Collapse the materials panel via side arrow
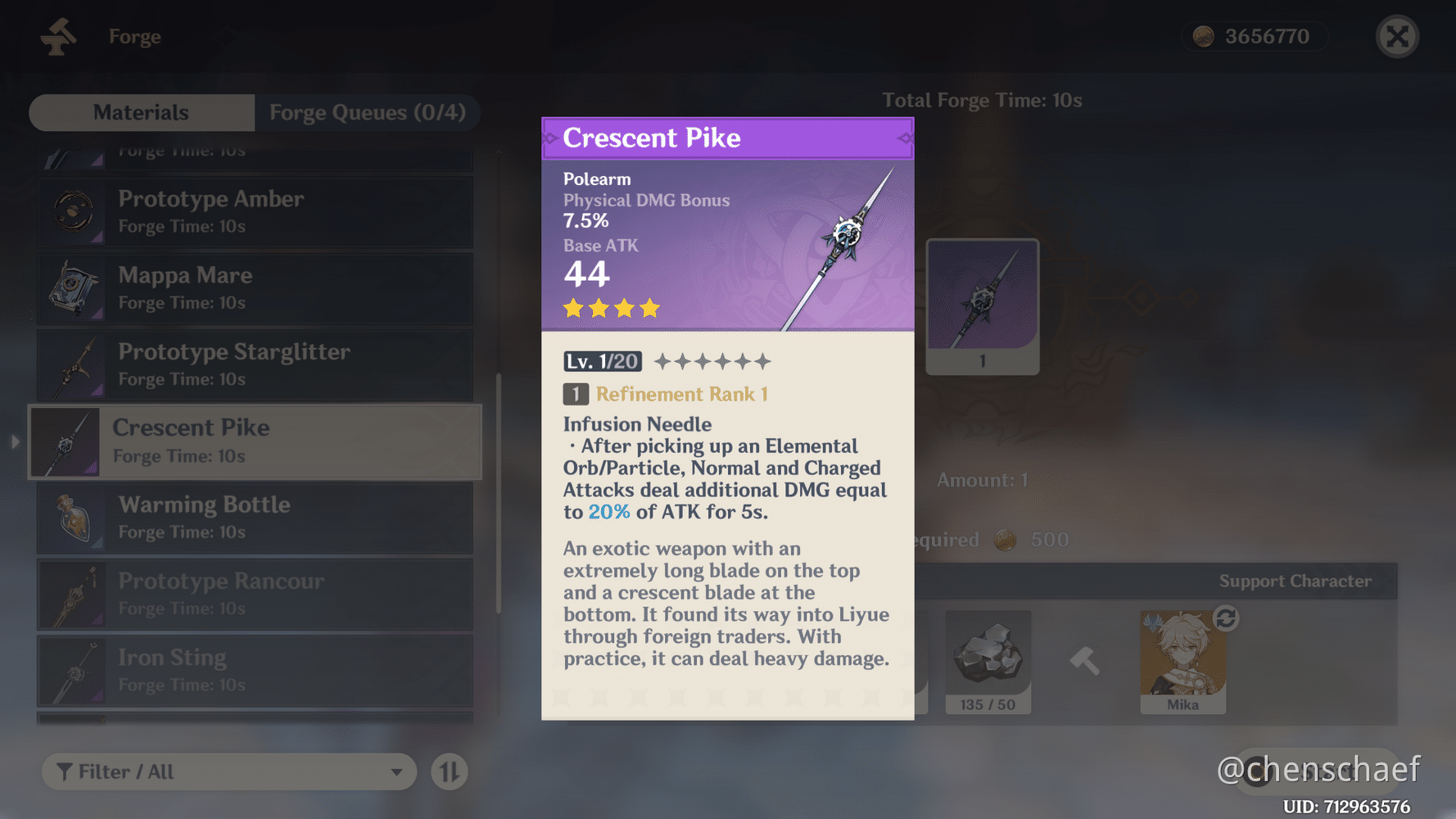Screen dimensions: 1456x819 click(x=15, y=441)
